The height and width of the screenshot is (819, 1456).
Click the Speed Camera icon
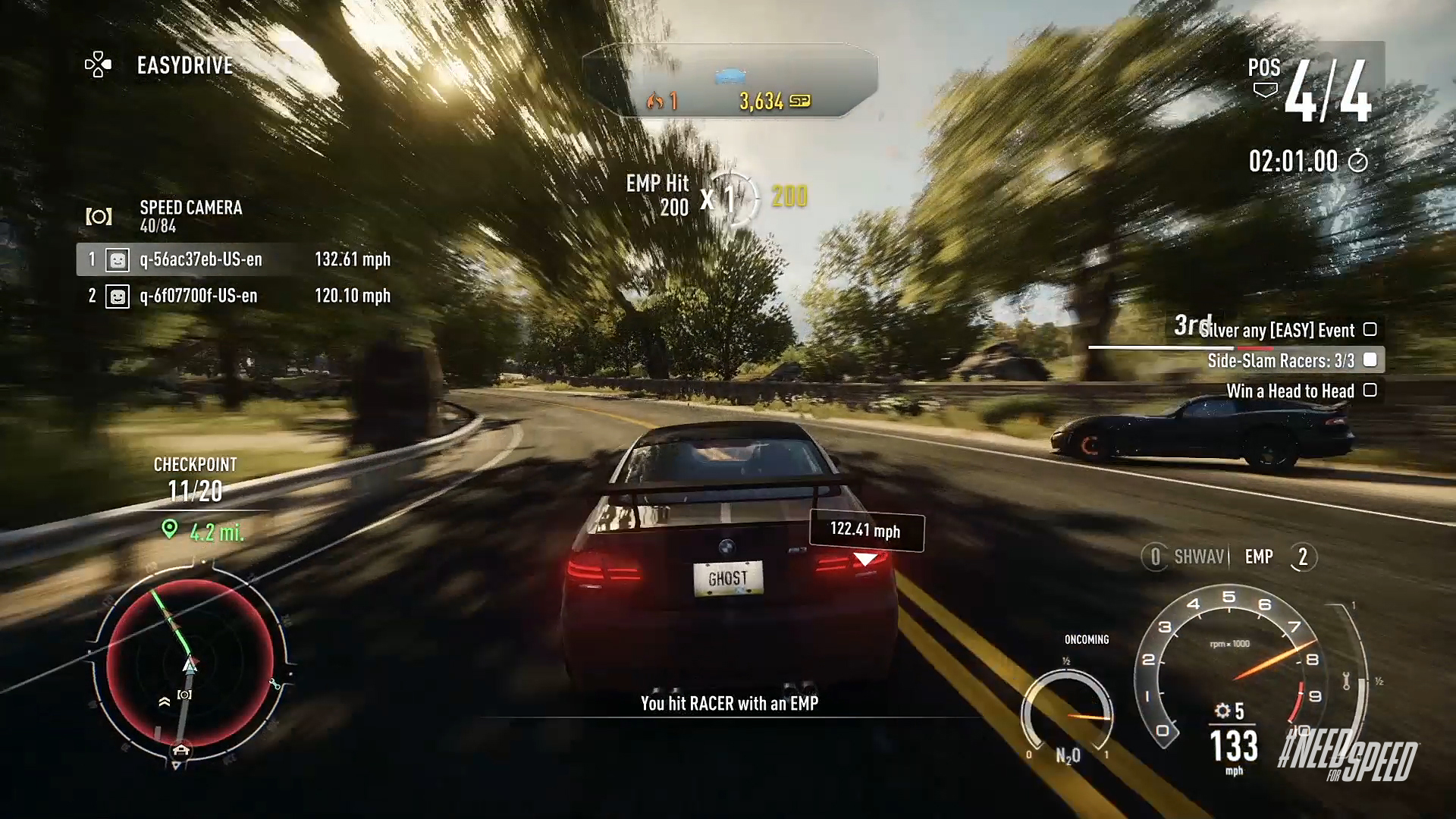pyautogui.click(x=99, y=215)
